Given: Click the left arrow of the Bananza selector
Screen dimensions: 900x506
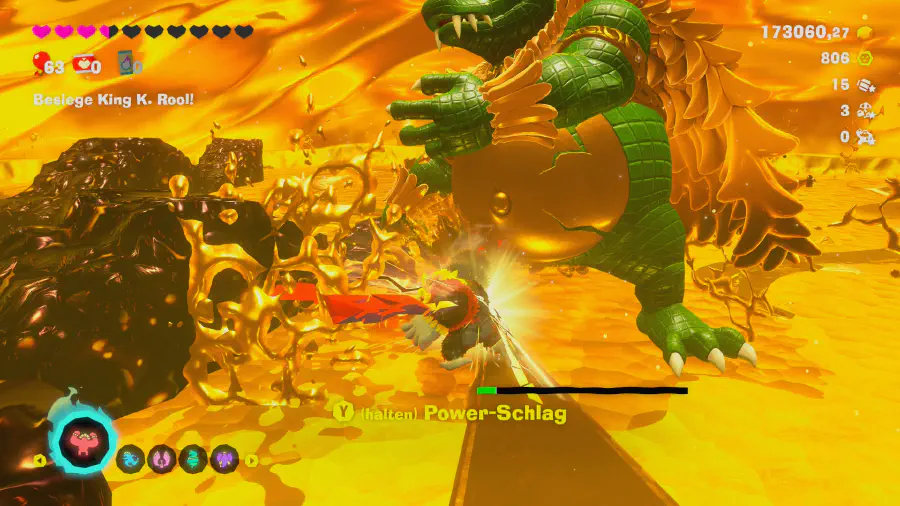Looking at the screenshot, I should point(40,461).
